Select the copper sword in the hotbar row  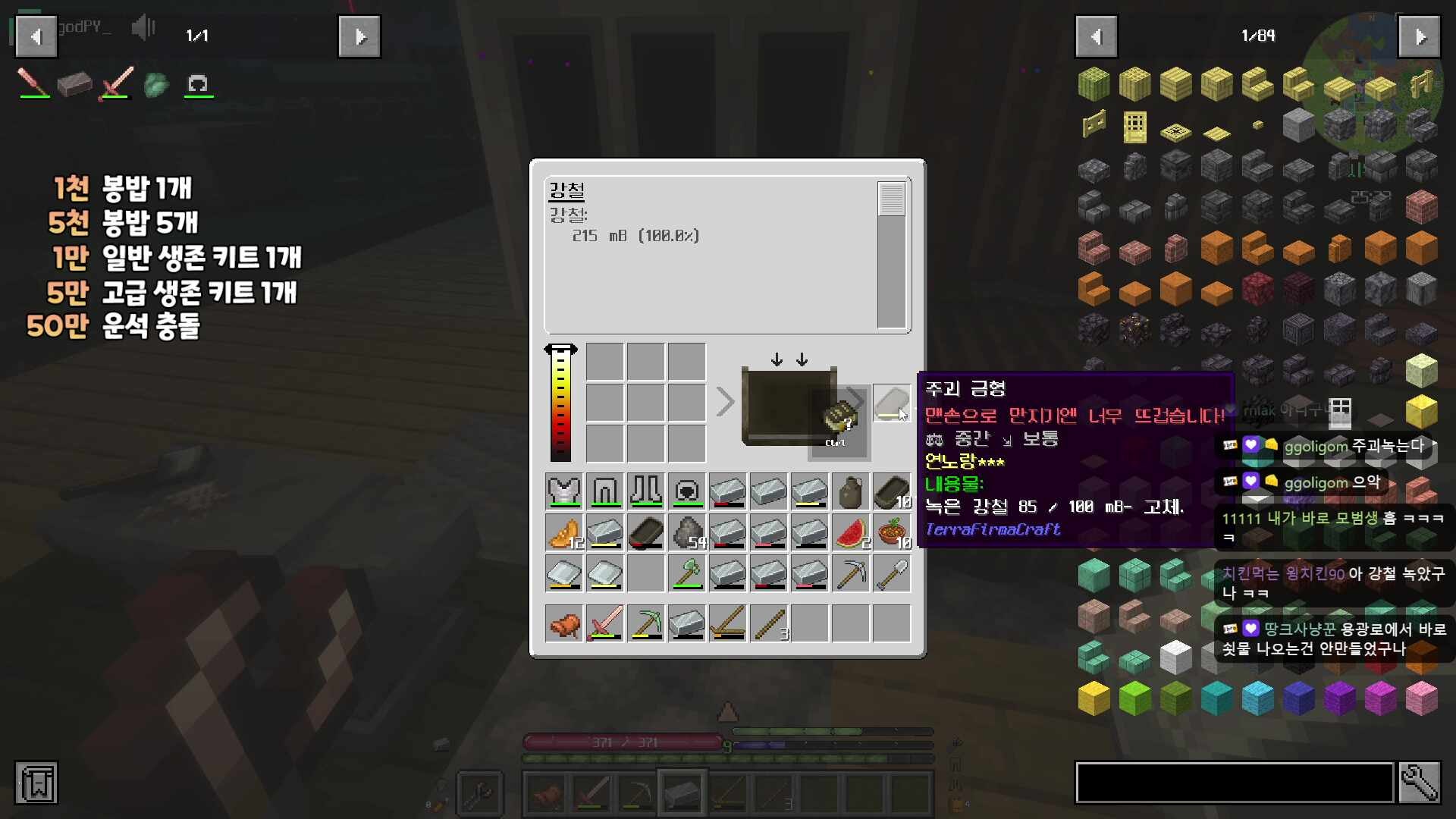pos(605,624)
